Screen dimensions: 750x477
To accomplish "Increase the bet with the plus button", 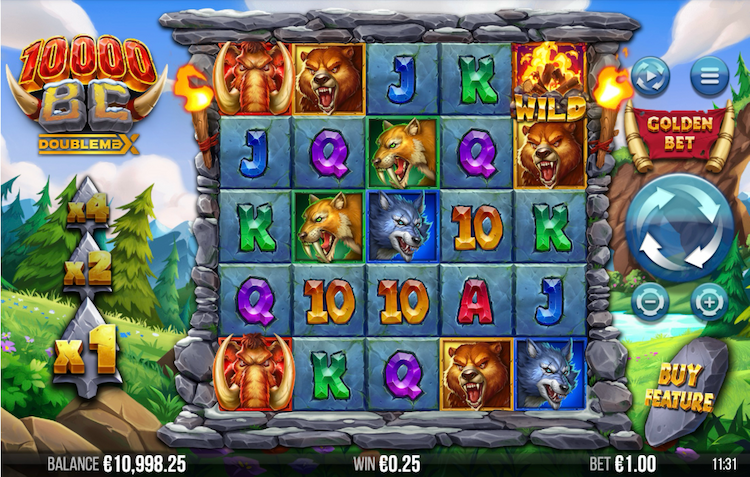I will (x=709, y=299).
